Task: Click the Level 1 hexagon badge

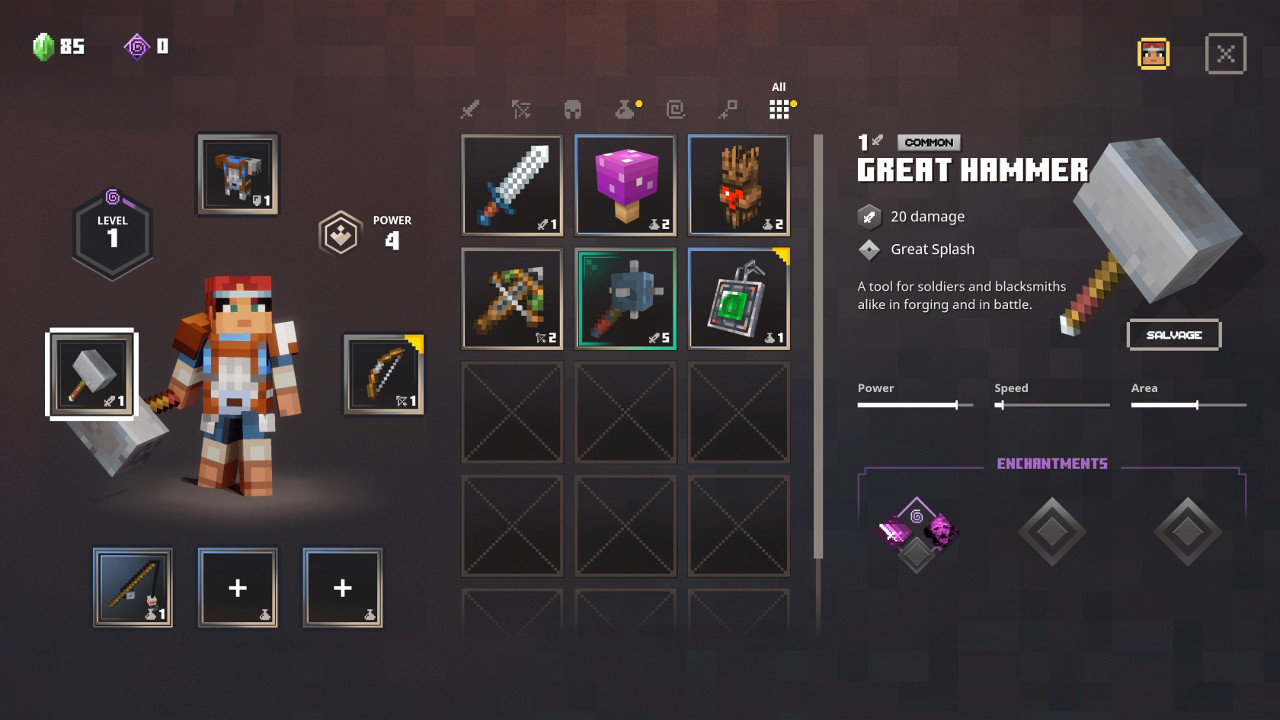Action: 112,232
